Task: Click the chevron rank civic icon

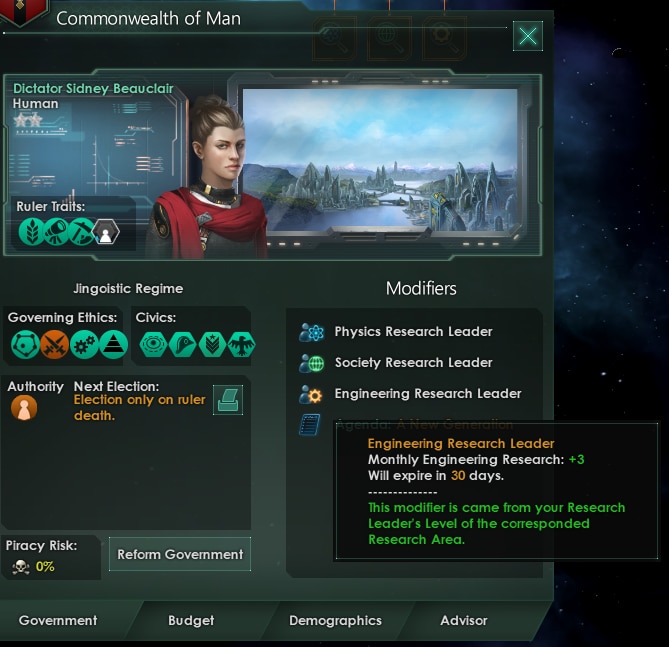Action: (212, 345)
